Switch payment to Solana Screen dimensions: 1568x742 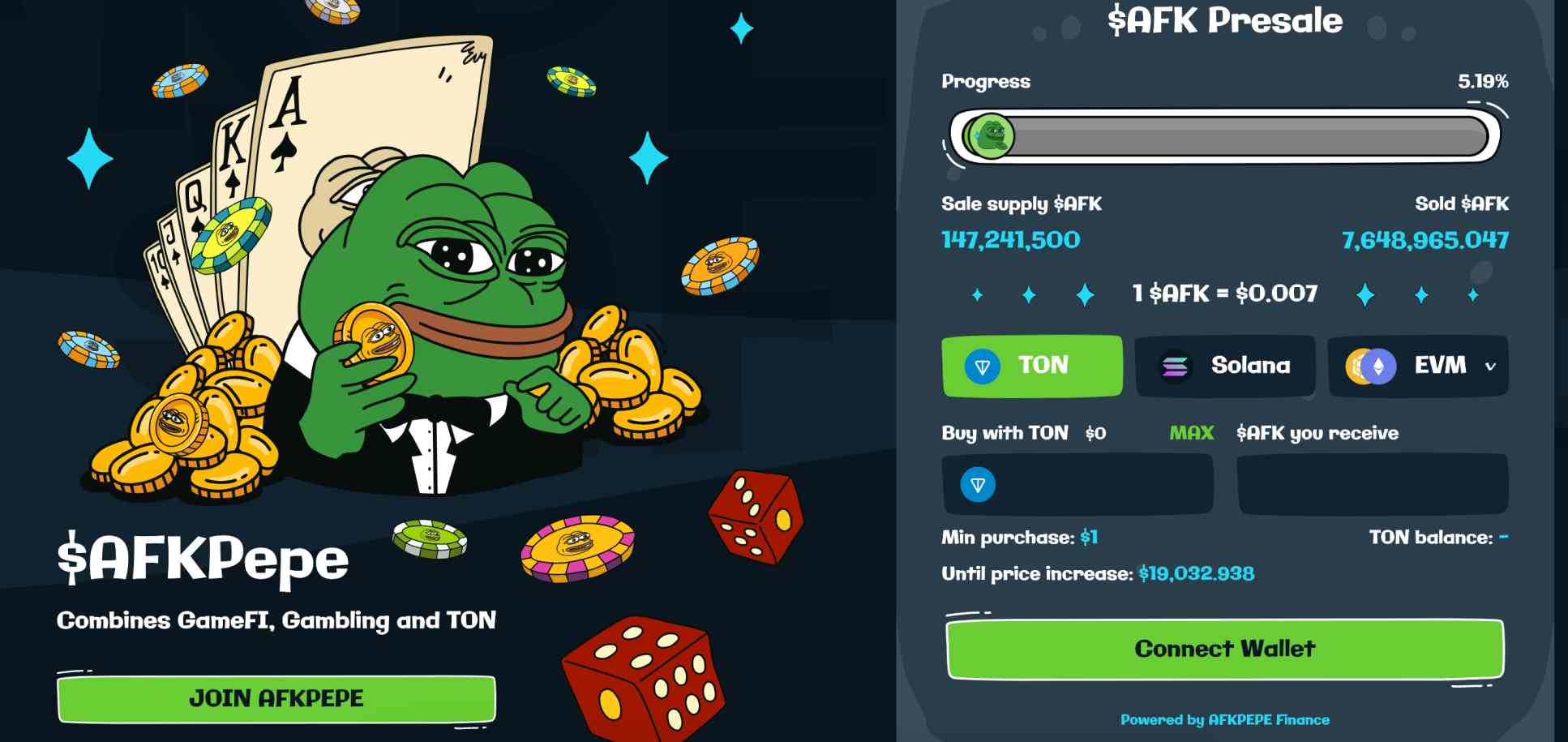coord(1225,365)
